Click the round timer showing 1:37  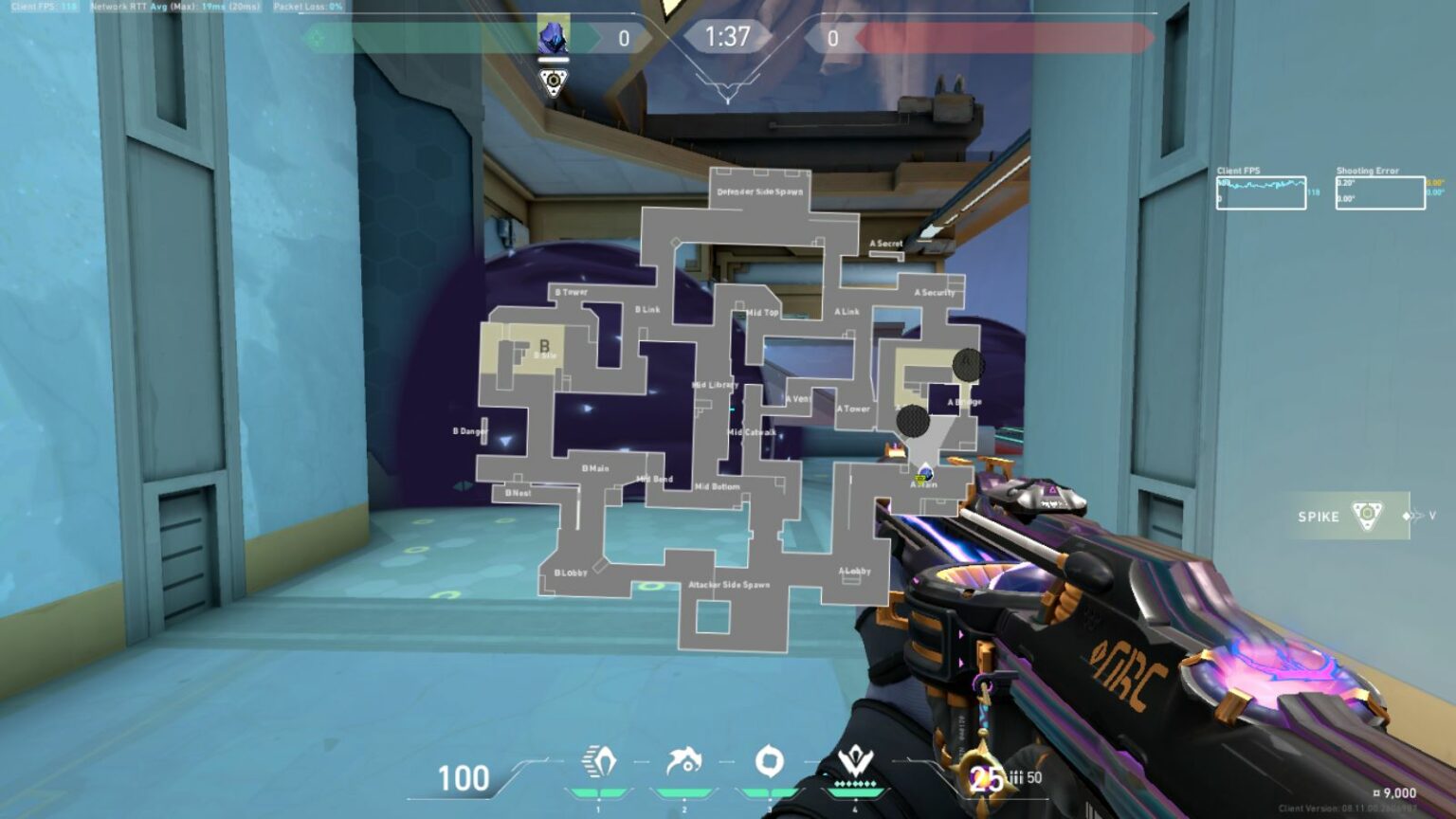[x=727, y=36]
